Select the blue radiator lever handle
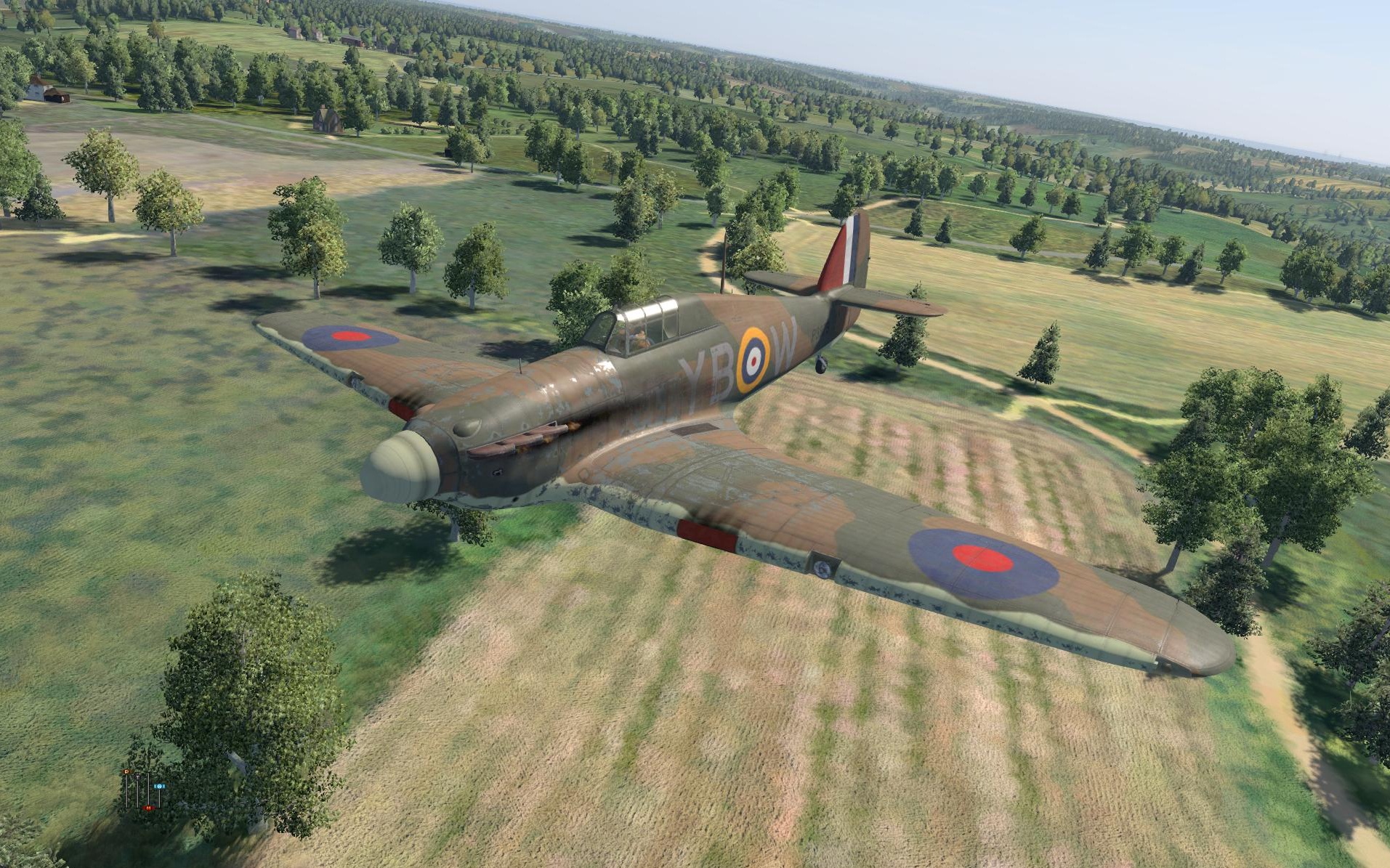The height and width of the screenshot is (868, 1390). 159,786
